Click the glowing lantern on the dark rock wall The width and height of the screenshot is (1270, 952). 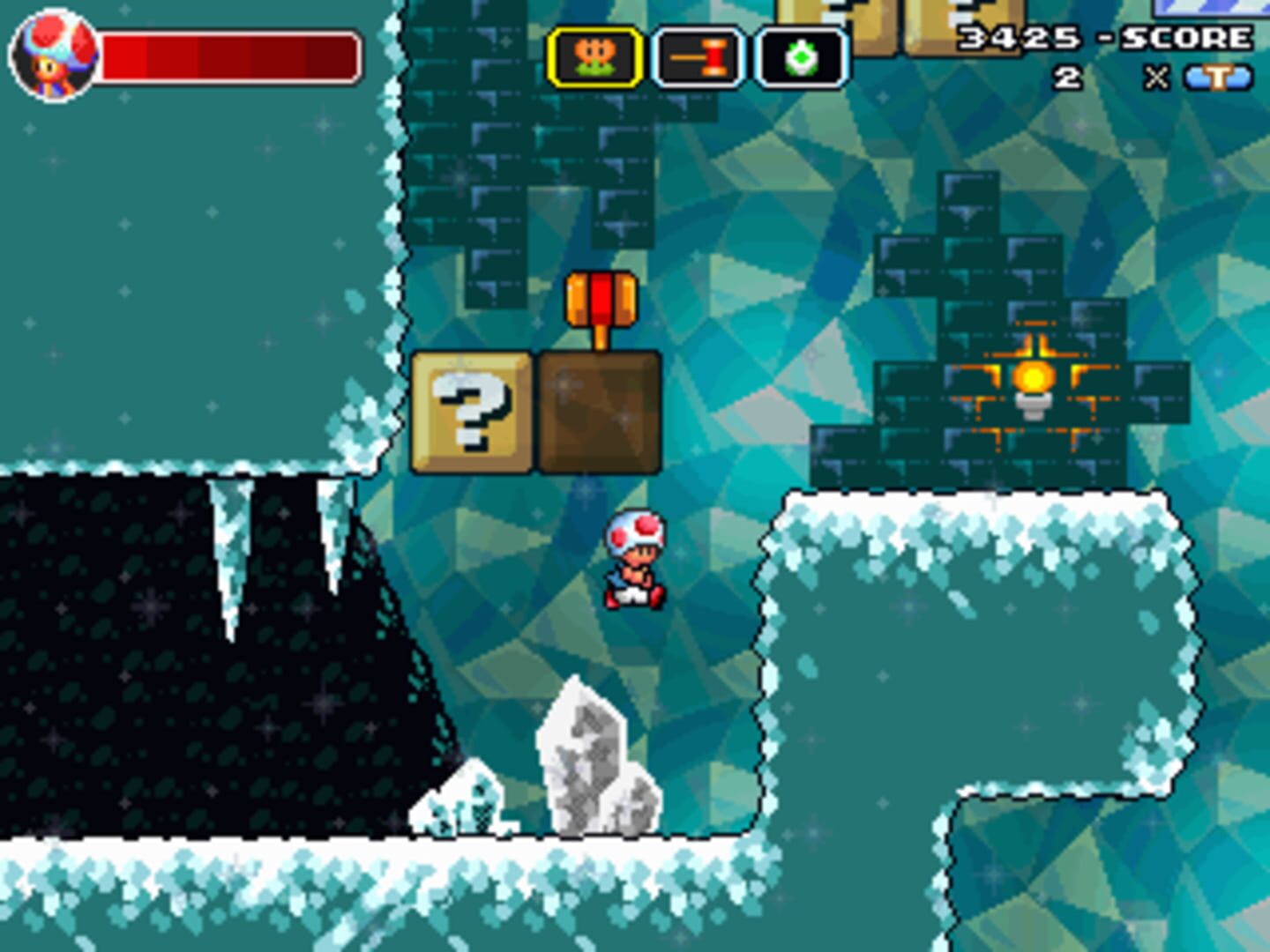[x=1032, y=375]
